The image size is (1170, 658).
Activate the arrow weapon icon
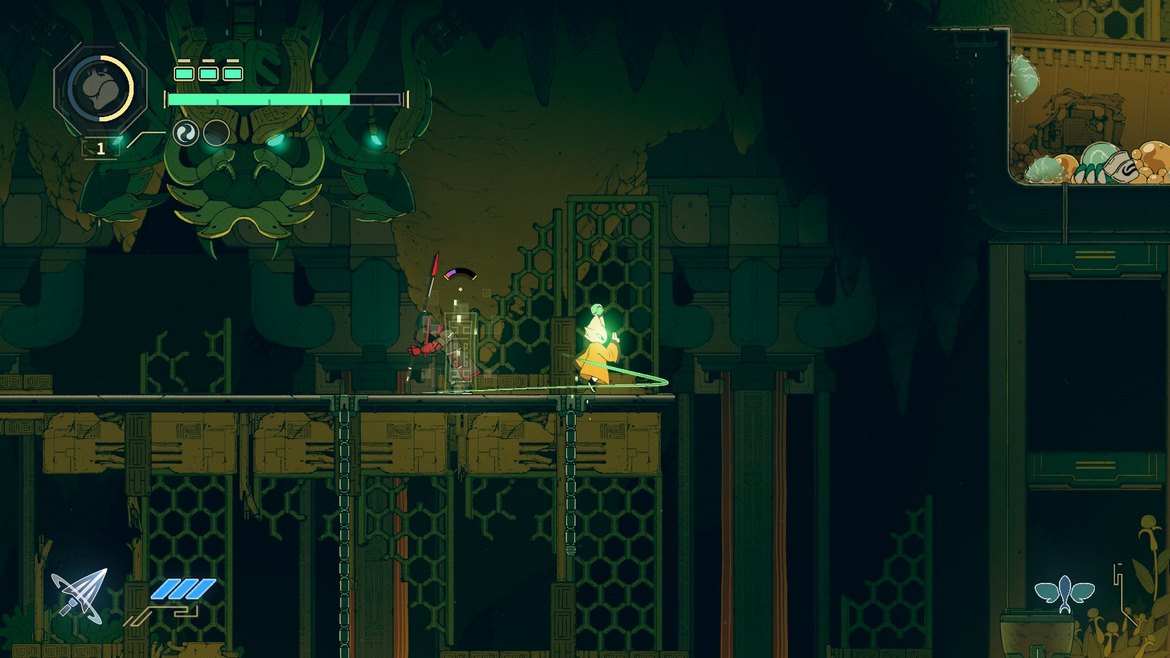(79, 595)
